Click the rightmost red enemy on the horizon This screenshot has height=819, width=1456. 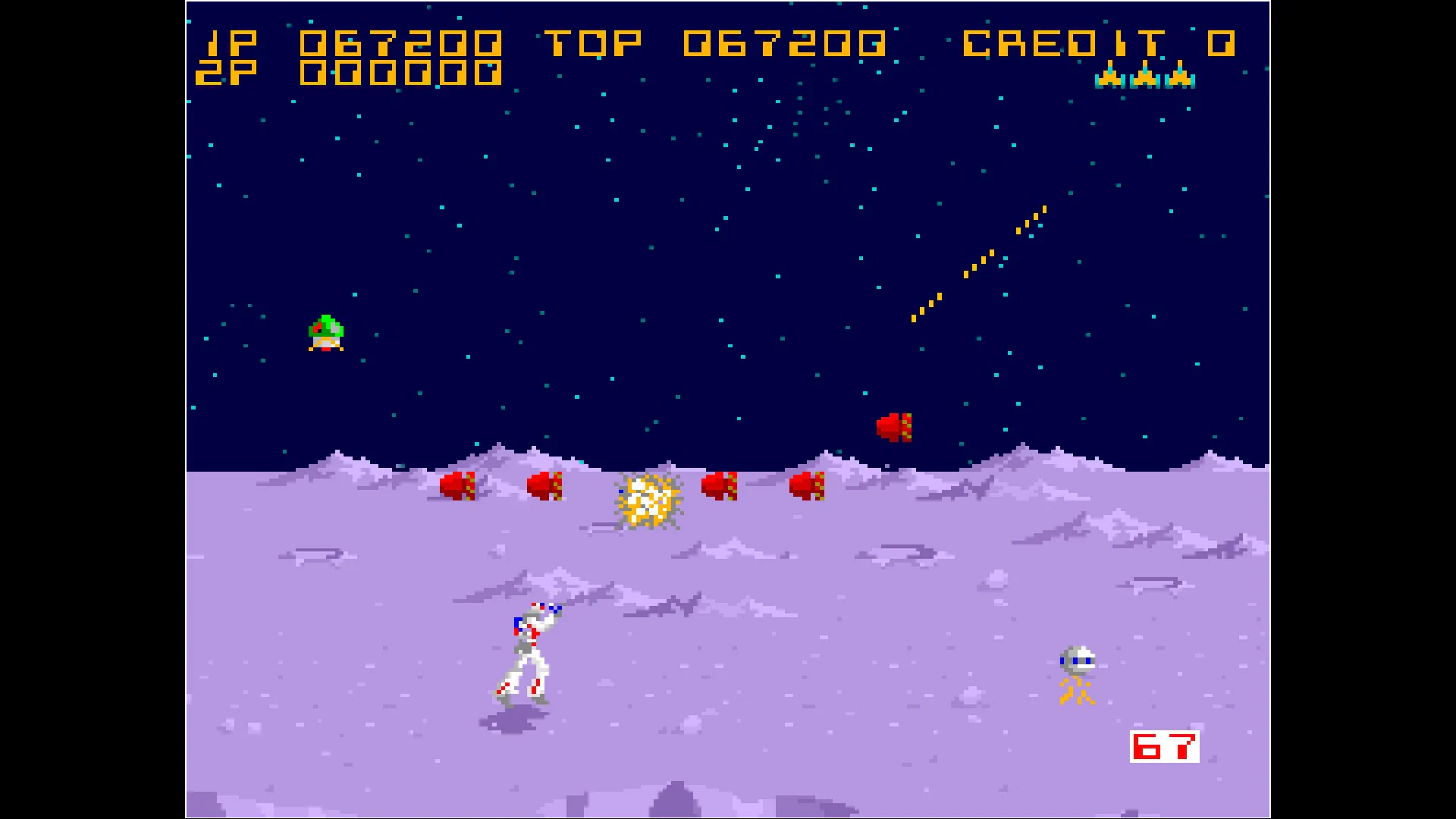[808, 485]
